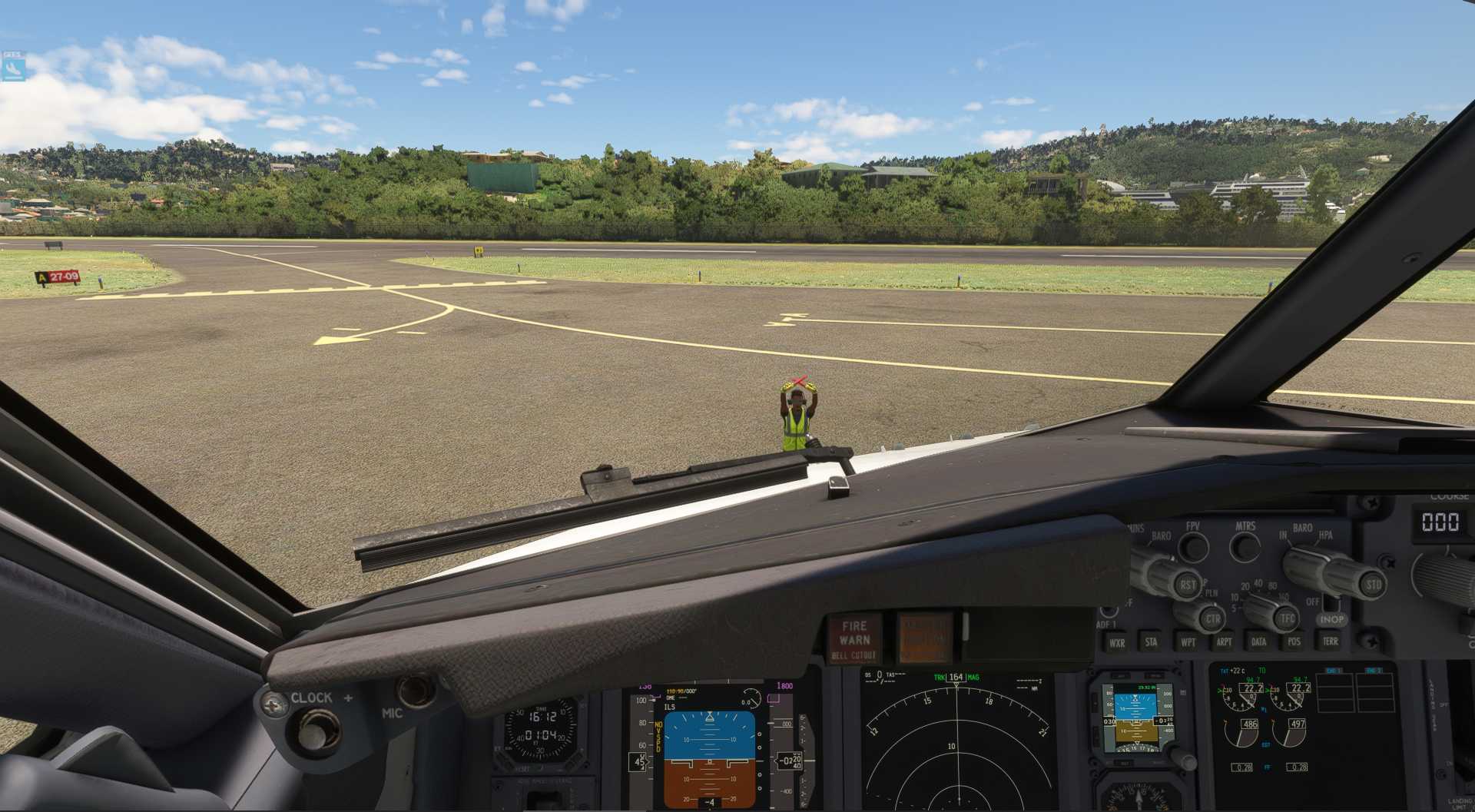Click the STD baro knob button
The image size is (1475, 812).
1373,585
